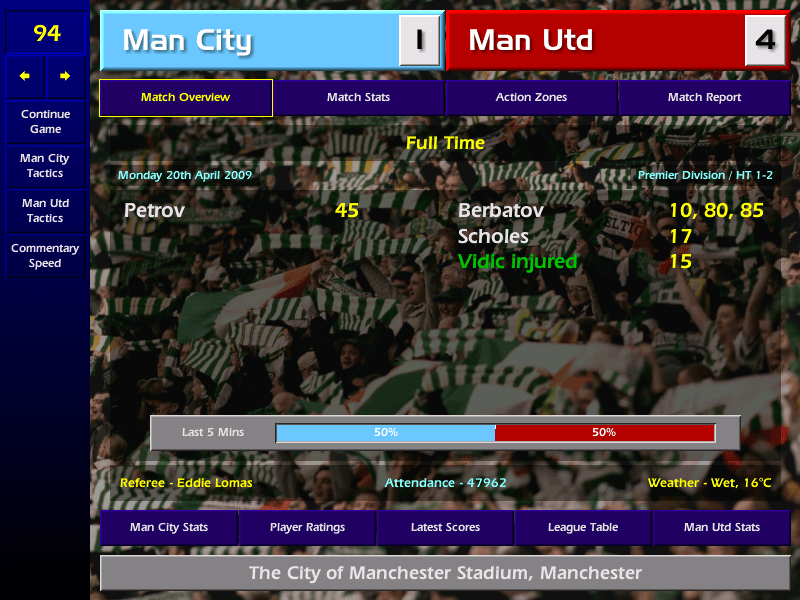Screen dimensions: 800x600
Task: View Man Utd Stats
Action: pyautogui.click(x=721, y=527)
